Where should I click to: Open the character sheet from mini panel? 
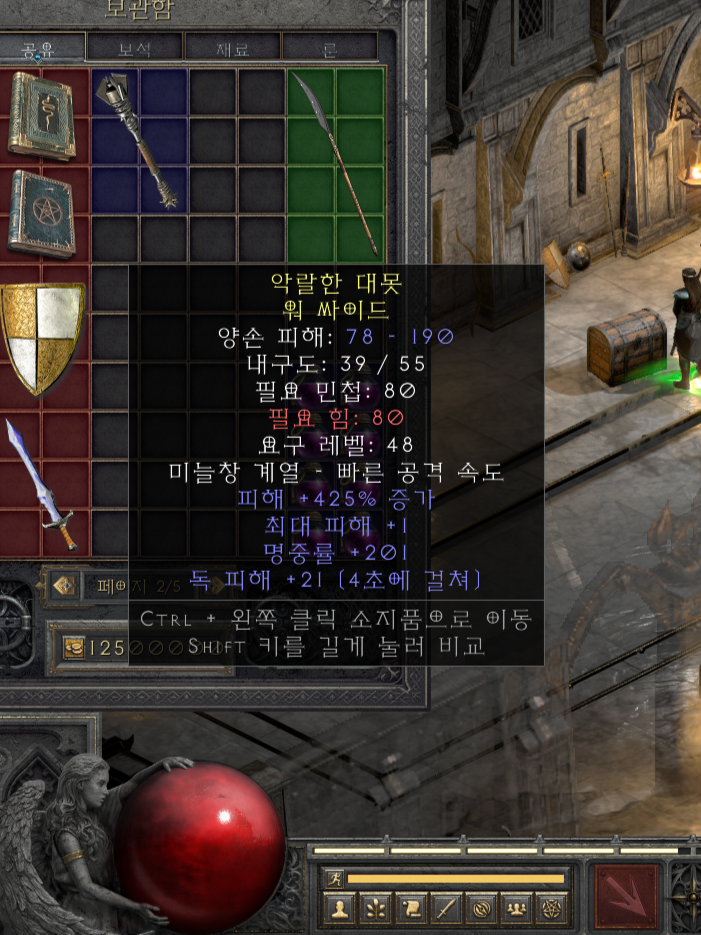[340, 910]
